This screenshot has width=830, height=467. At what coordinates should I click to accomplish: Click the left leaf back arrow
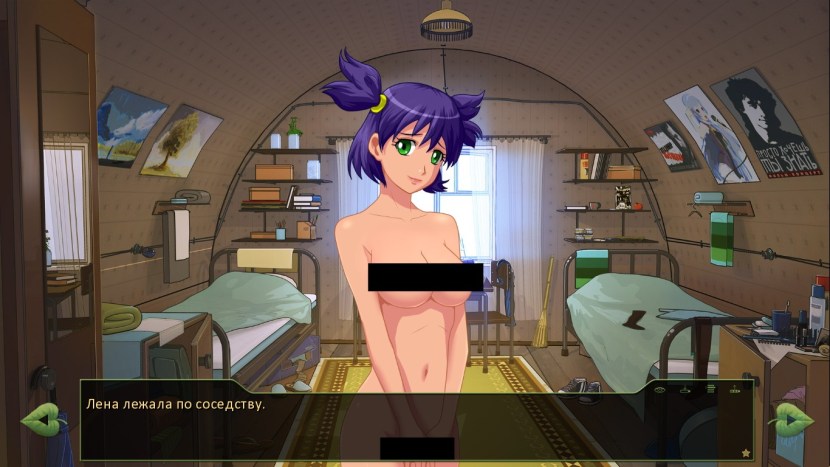point(40,420)
